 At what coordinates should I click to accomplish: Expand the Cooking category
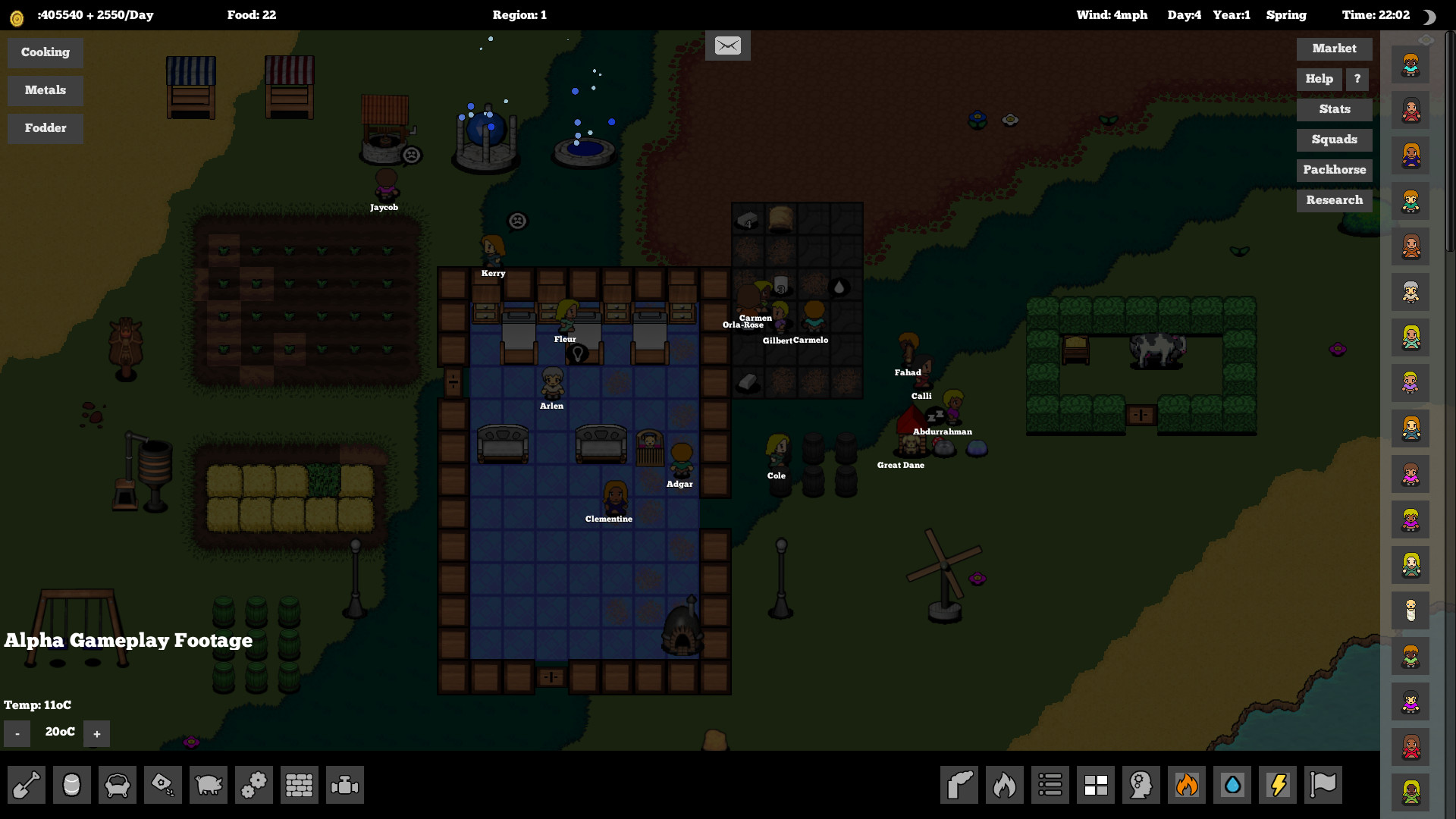coord(45,52)
